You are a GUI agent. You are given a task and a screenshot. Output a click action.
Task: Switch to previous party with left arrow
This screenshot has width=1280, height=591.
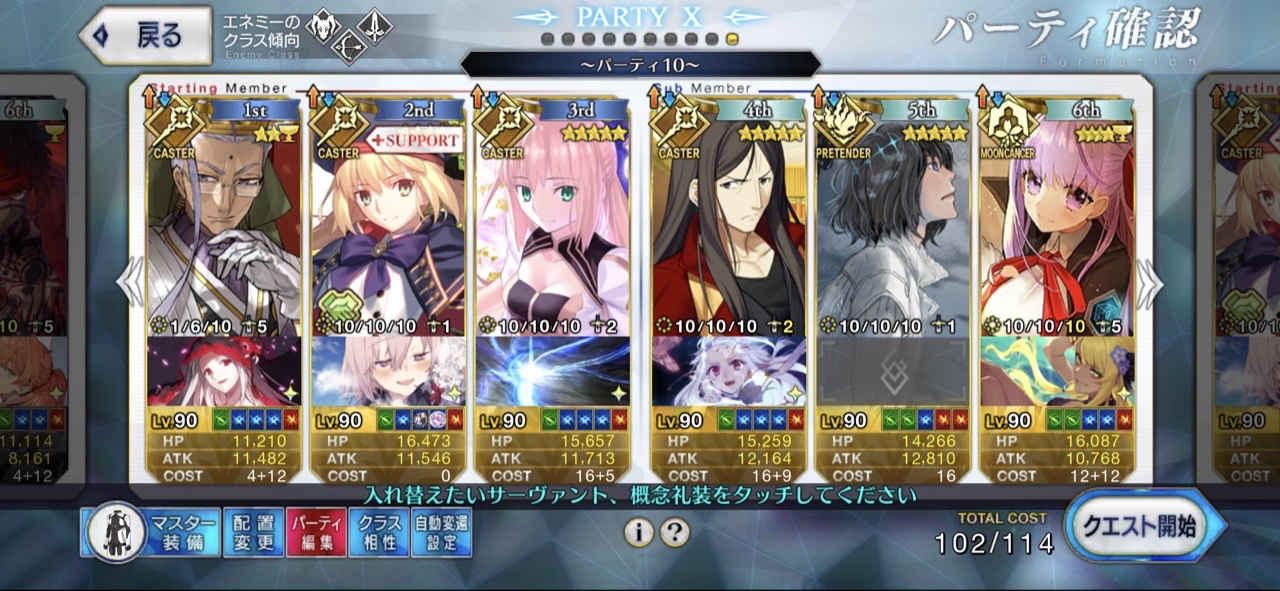130,285
